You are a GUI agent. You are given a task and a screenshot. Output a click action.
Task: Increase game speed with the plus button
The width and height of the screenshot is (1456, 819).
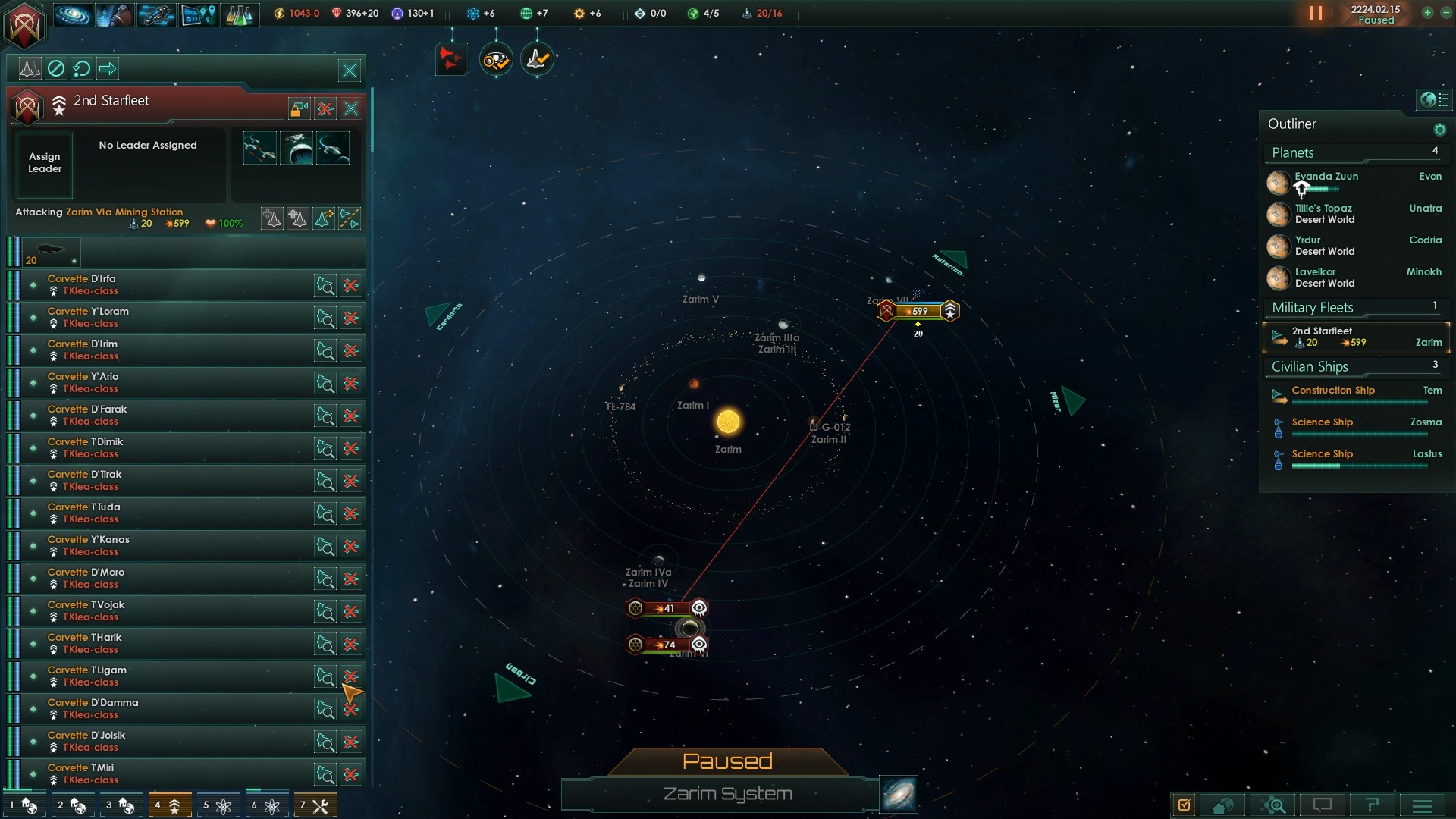pyautogui.click(x=1427, y=13)
